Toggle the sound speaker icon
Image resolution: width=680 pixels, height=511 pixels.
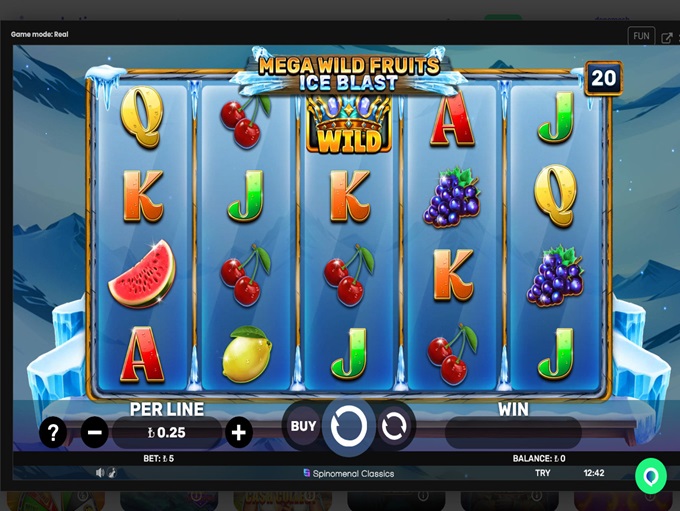click(100, 473)
